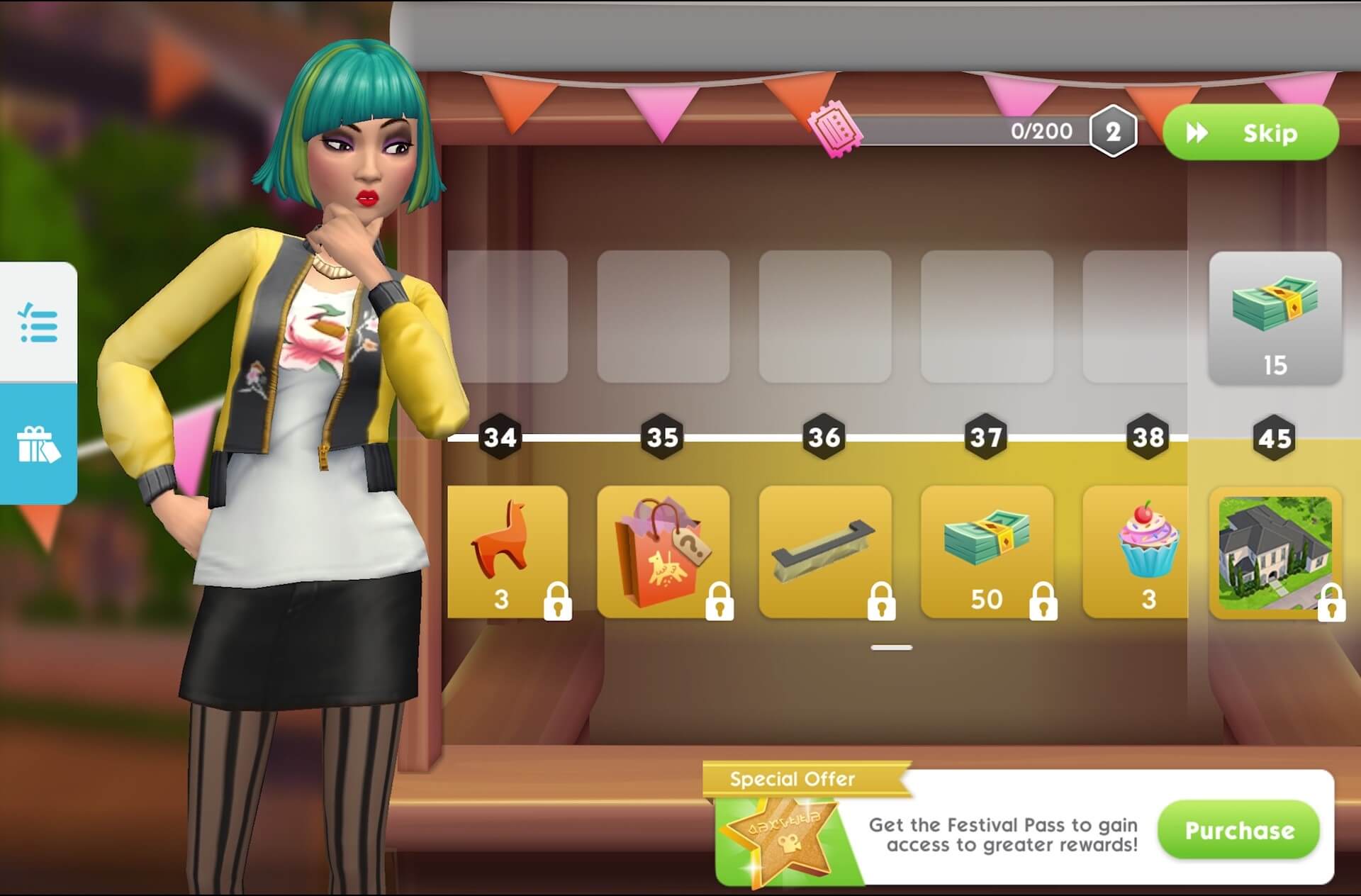The width and height of the screenshot is (1361, 896).
Task: Skip the current festival level
Action: point(1250,133)
